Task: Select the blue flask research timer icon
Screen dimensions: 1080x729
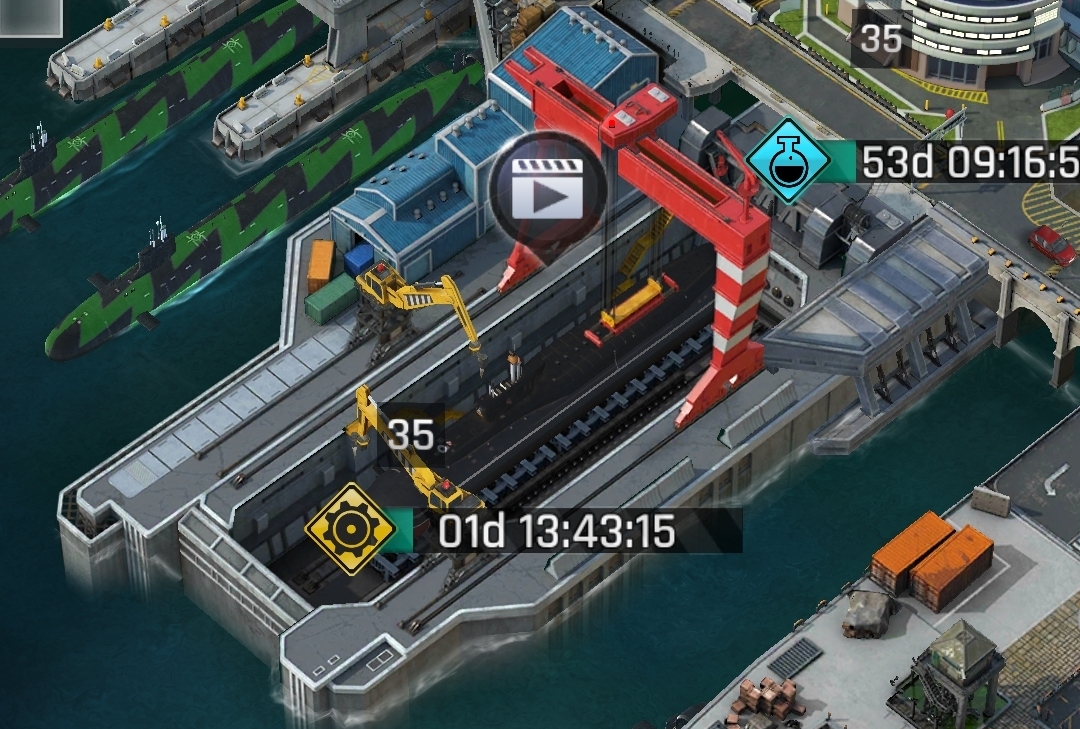Action: click(790, 161)
